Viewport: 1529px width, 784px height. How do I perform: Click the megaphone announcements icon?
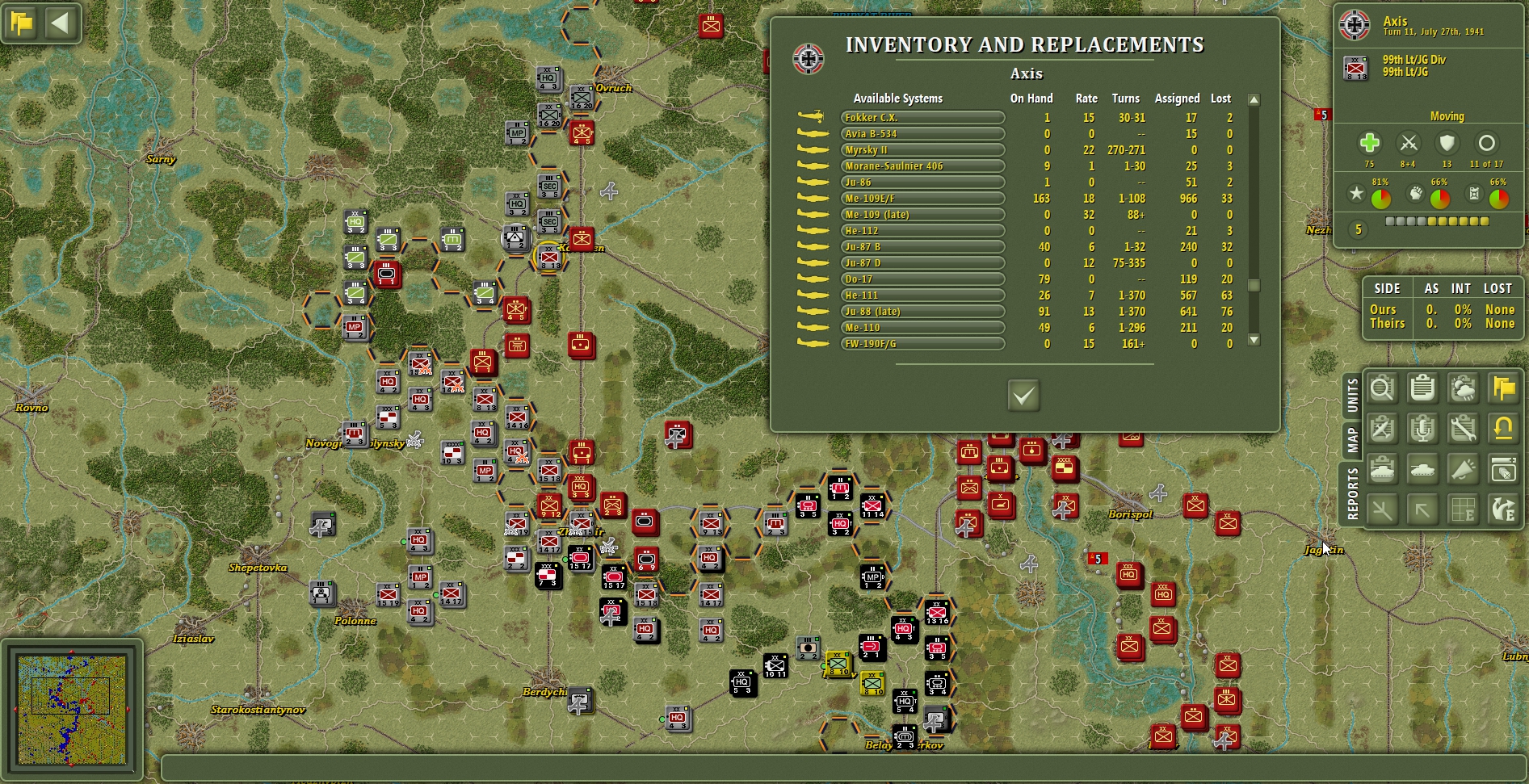tap(1463, 469)
